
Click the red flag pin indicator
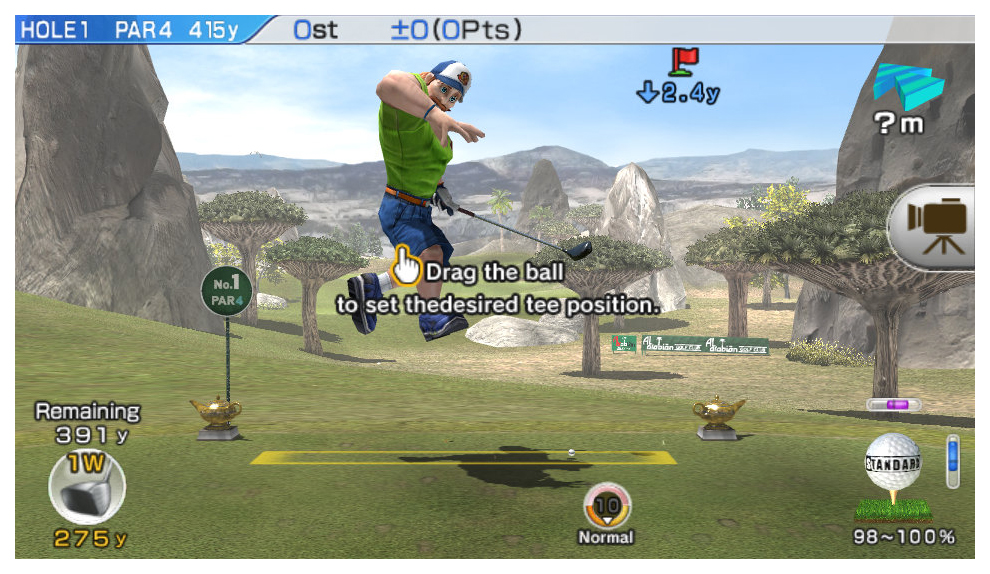click(x=684, y=61)
